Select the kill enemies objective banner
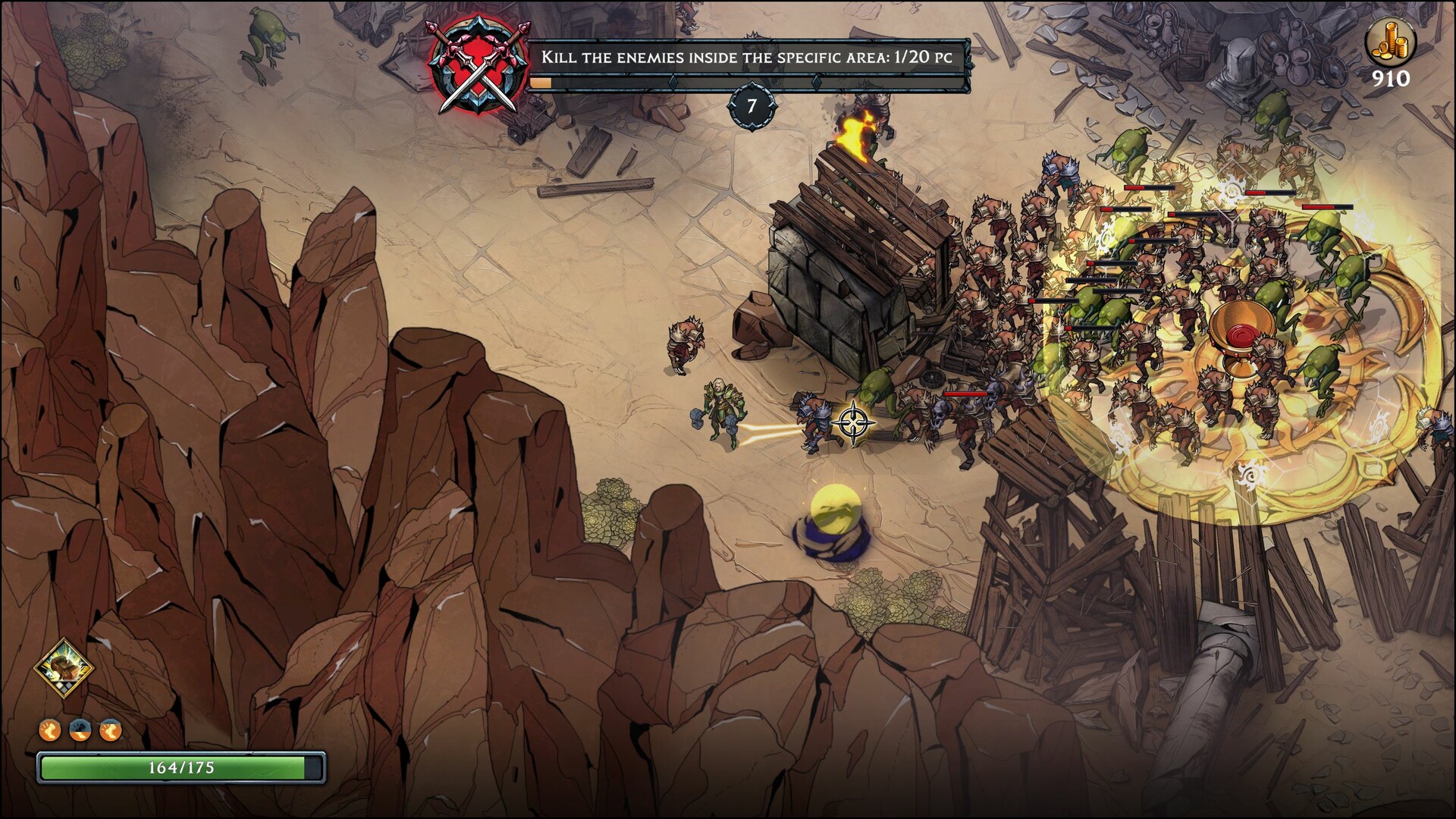 [747, 58]
